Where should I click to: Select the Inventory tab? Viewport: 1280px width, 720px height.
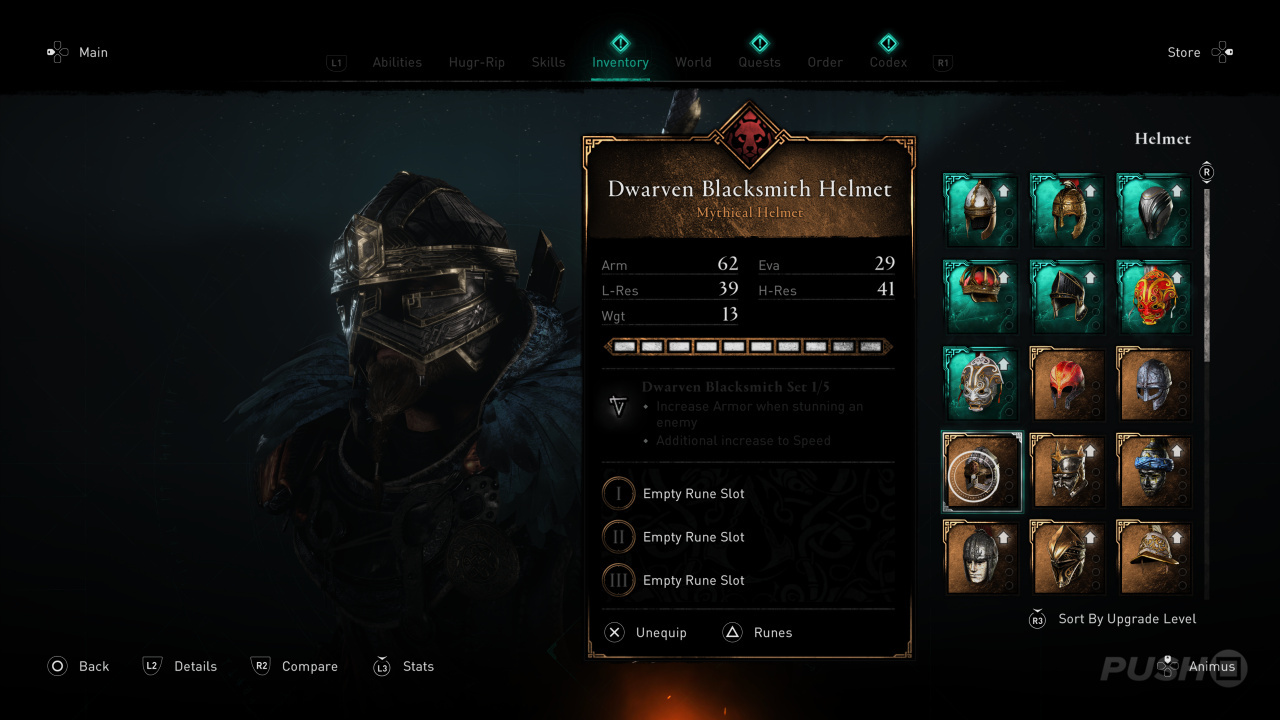point(620,62)
